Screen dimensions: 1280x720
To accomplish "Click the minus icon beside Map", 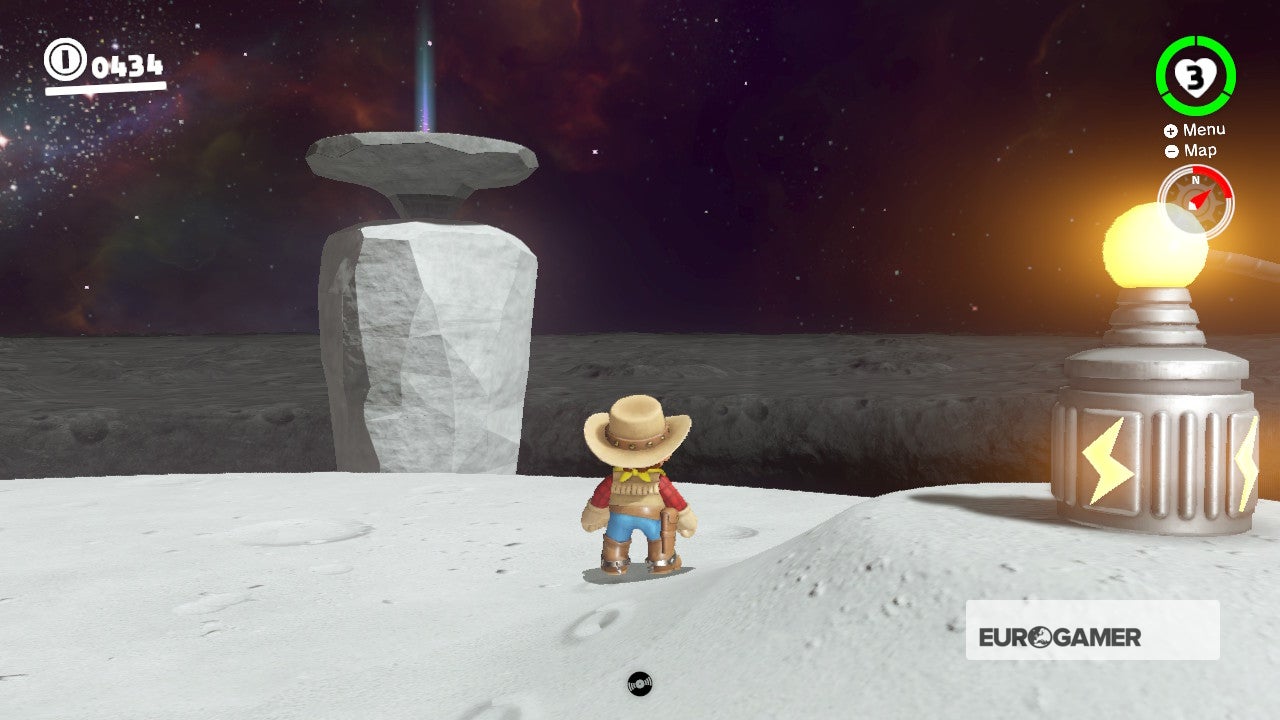I will click(x=1169, y=151).
